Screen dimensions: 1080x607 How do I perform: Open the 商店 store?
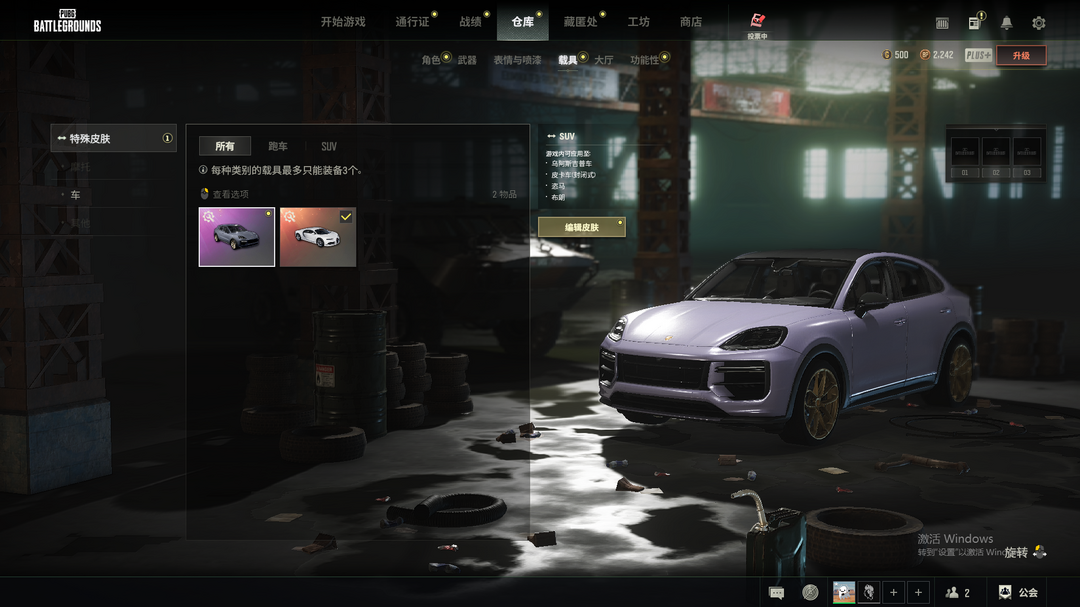690,22
